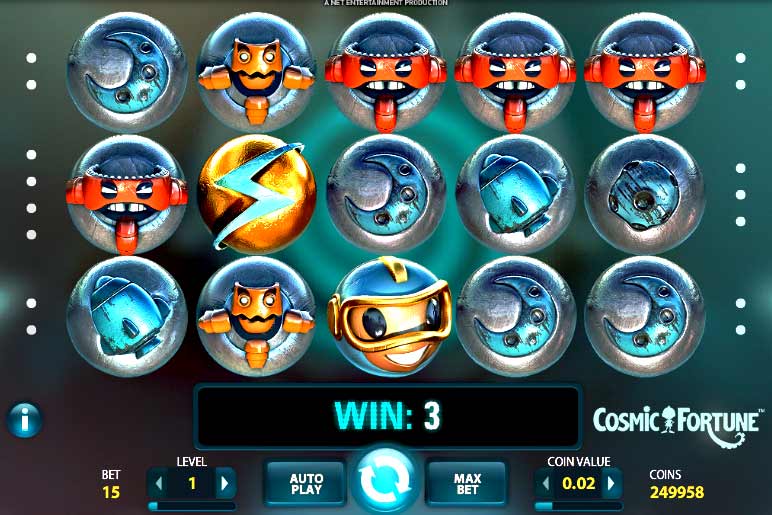Place the Max Bet
Image resolution: width=772 pixels, height=515 pixels.
pyautogui.click(x=466, y=484)
